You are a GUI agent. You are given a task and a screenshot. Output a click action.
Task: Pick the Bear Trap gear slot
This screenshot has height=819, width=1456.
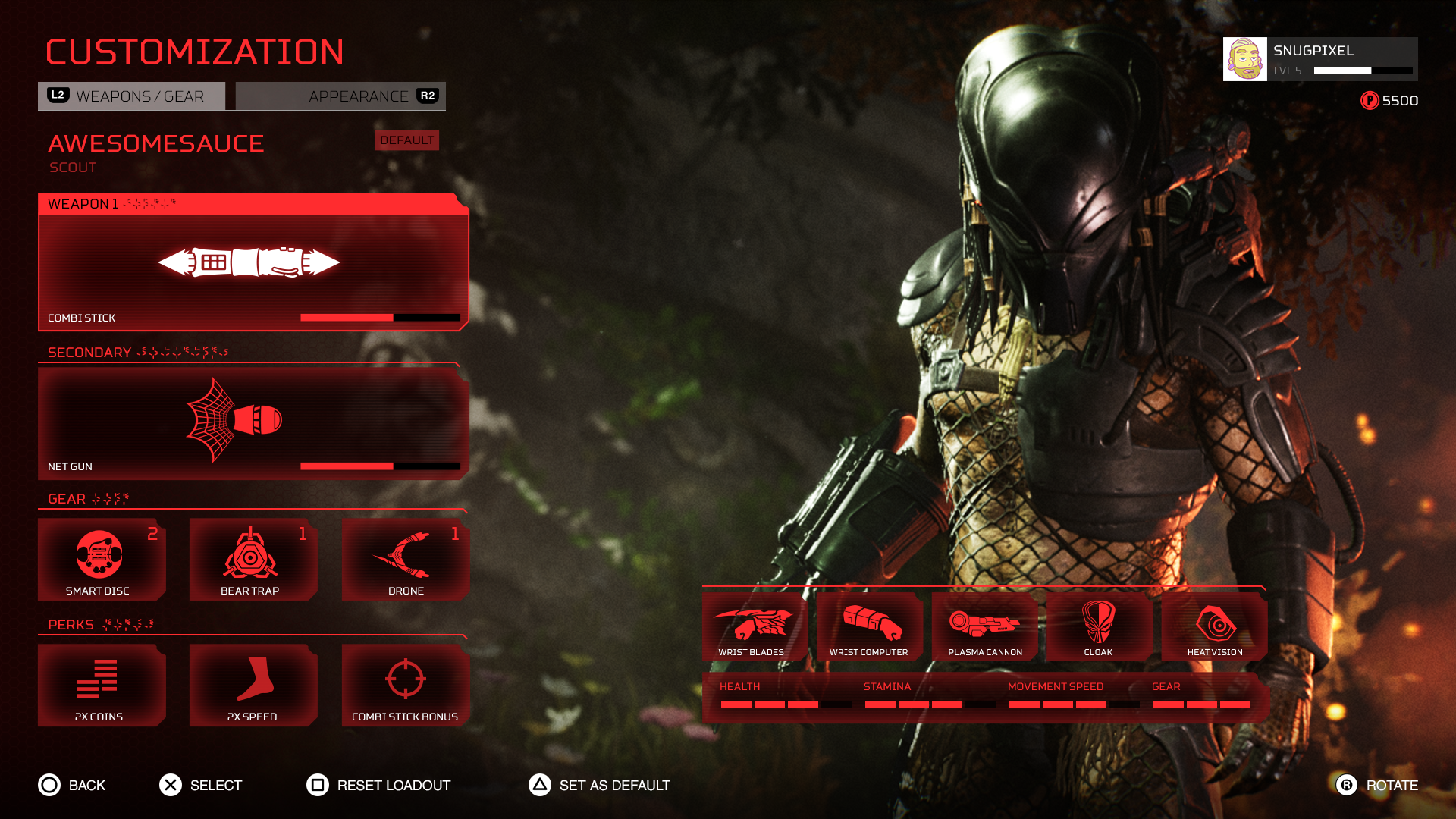pos(253,560)
